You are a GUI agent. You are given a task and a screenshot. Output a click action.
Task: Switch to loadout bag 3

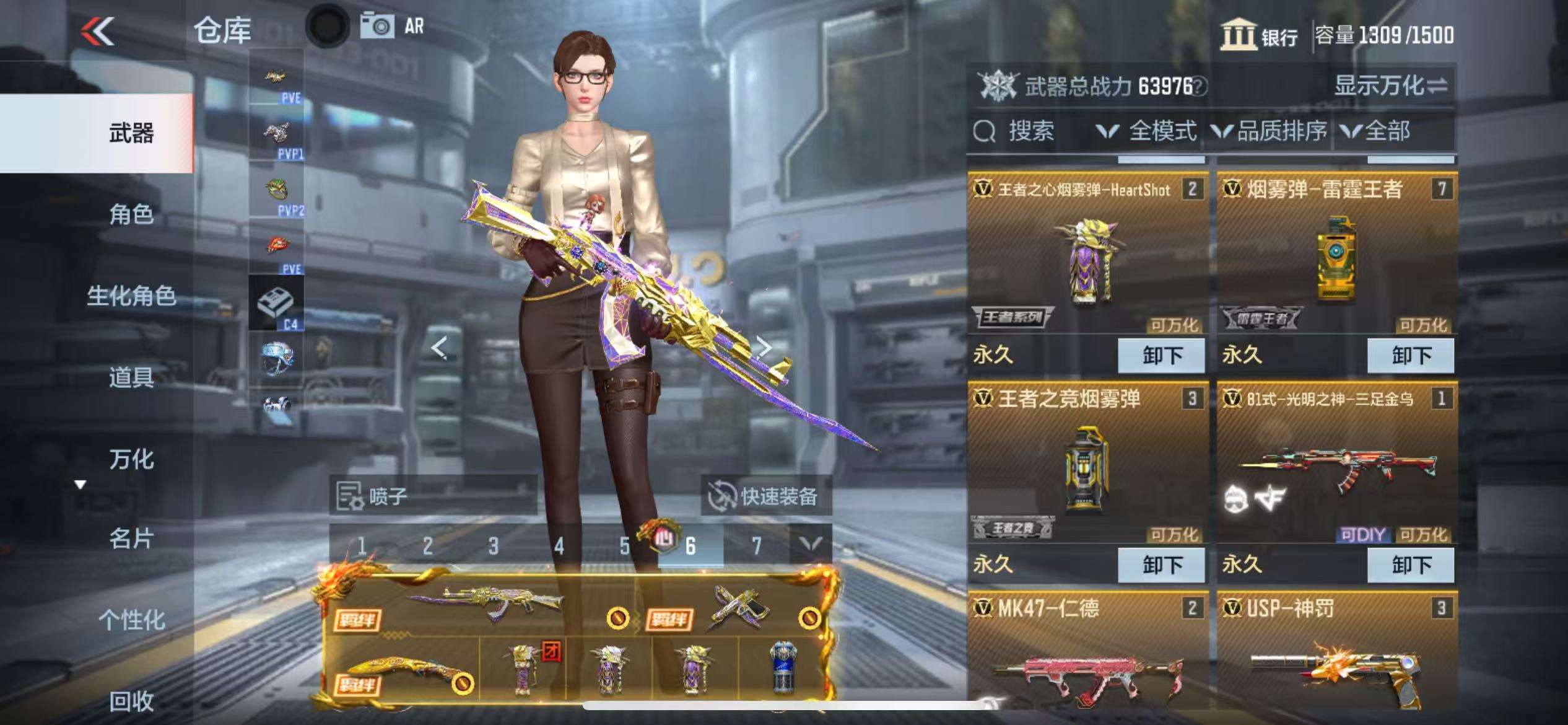coord(493,546)
